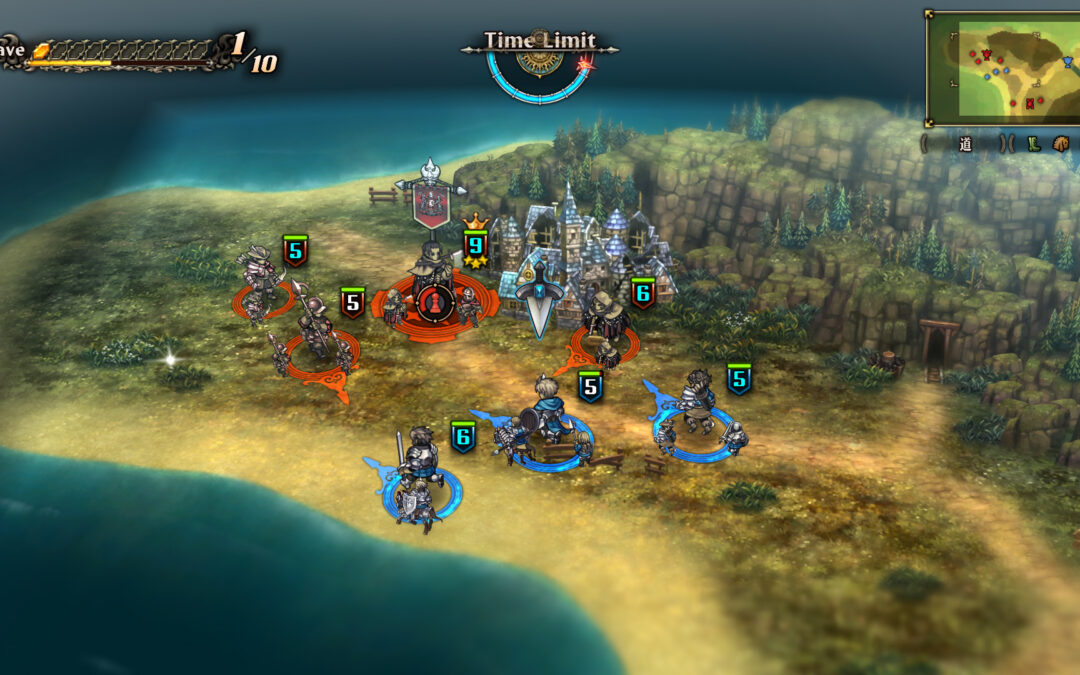This screenshot has height=675, width=1080.
Task: Open the battlefield minimap
Action: [x=1002, y=68]
